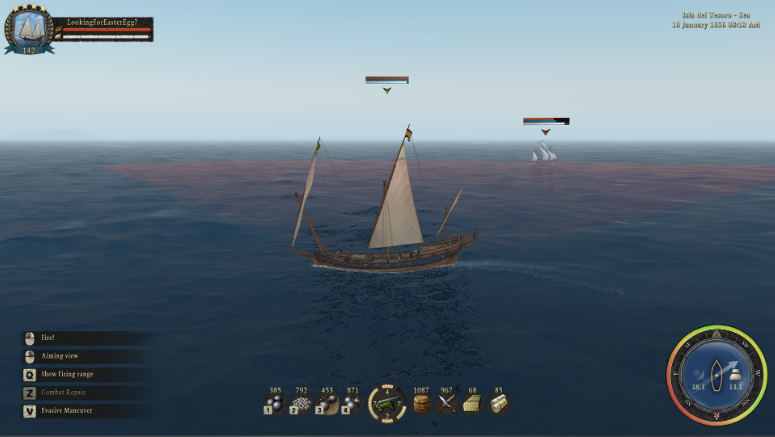
Task: Select the chain shot ammo slot
Action: coord(326,403)
